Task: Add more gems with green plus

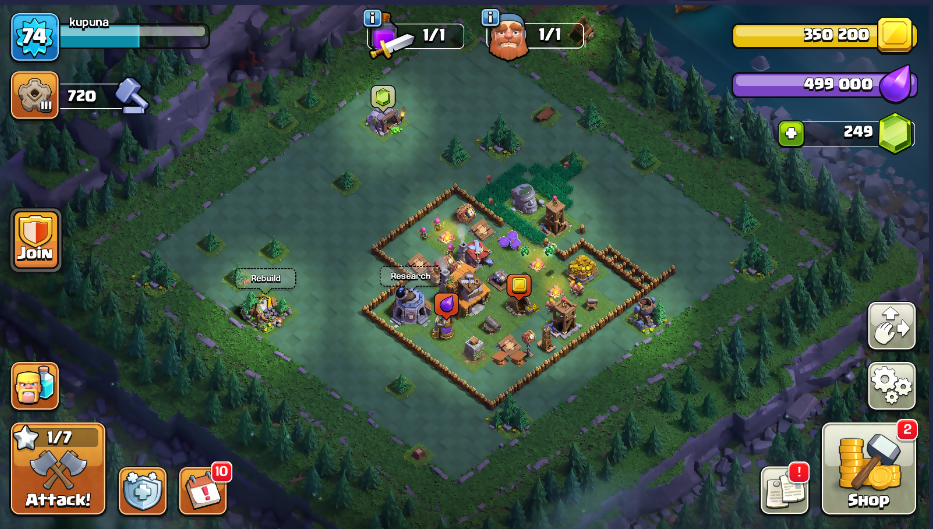Action: [x=791, y=133]
